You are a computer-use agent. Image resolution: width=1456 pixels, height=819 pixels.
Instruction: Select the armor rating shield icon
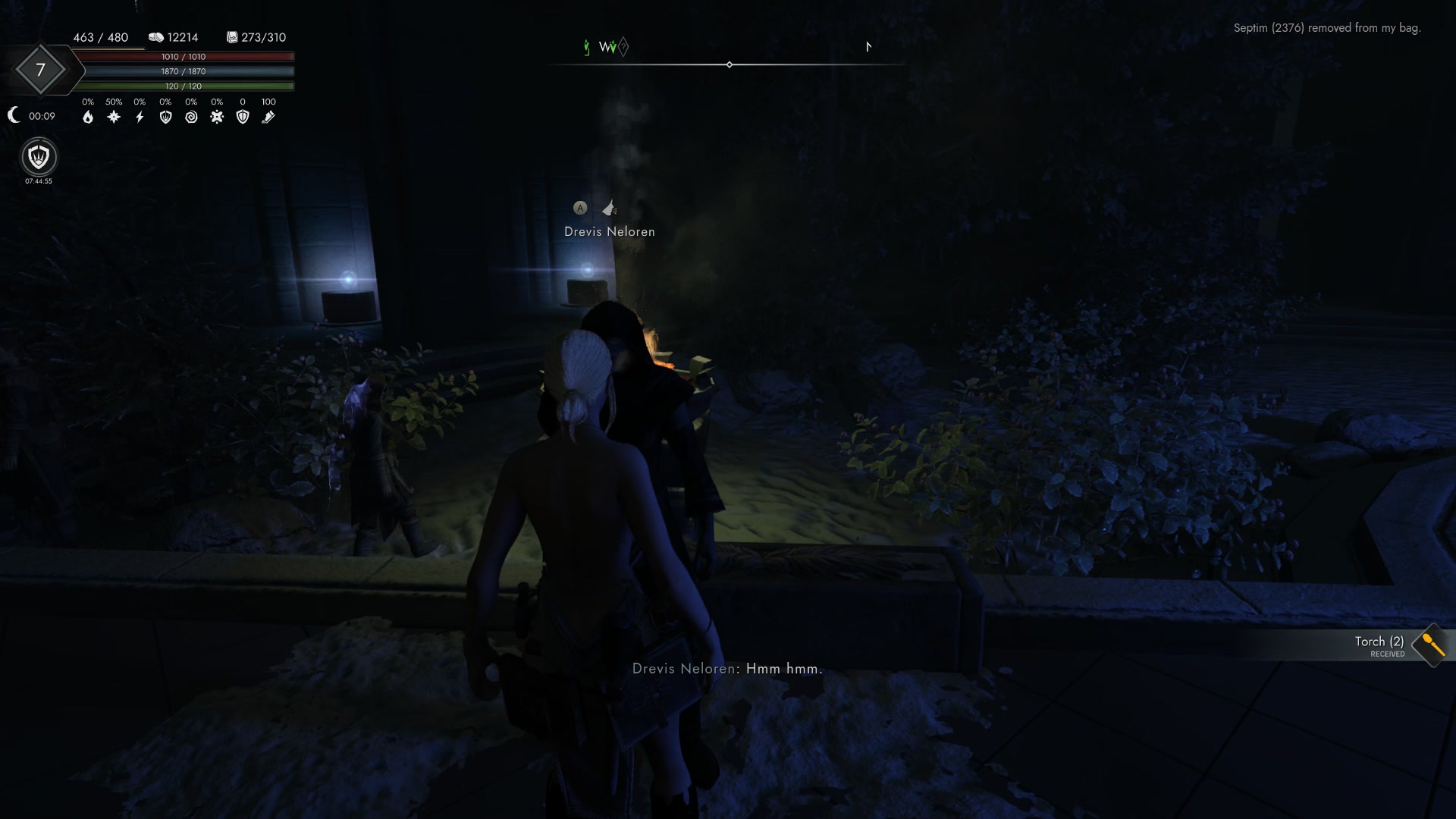[x=243, y=118]
